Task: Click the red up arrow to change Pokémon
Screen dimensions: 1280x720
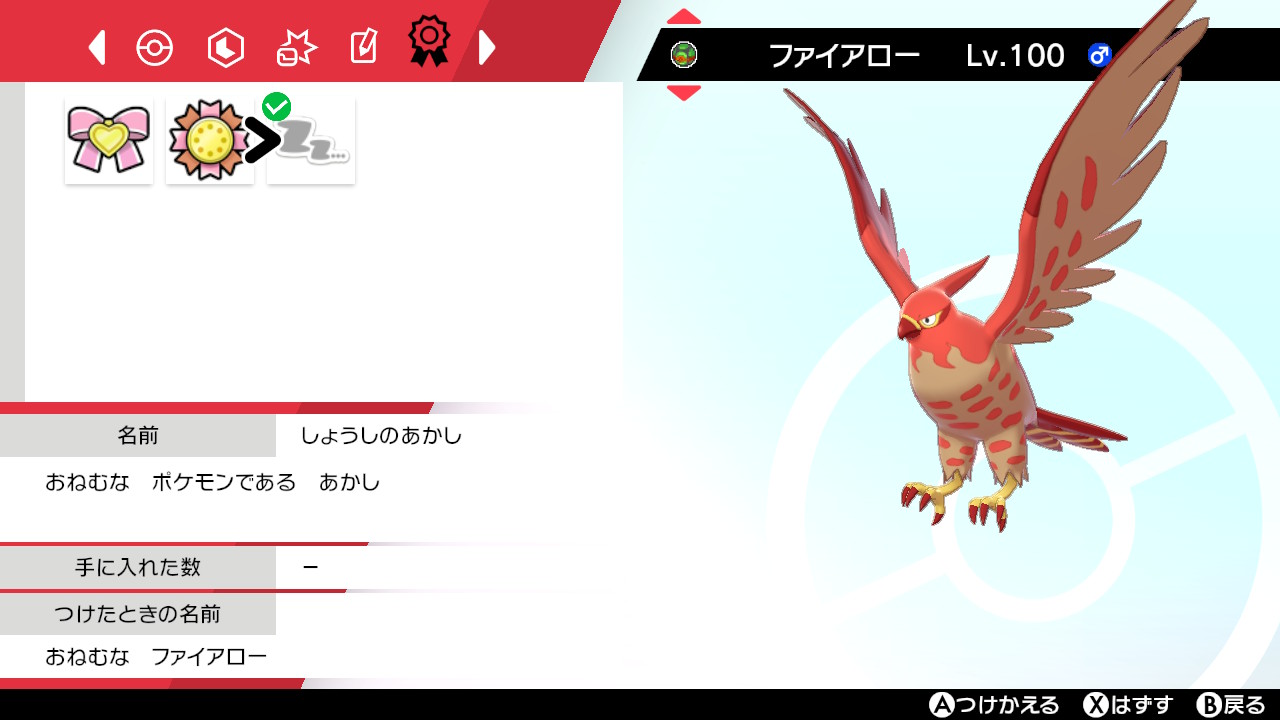Action: (x=683, y=15)
